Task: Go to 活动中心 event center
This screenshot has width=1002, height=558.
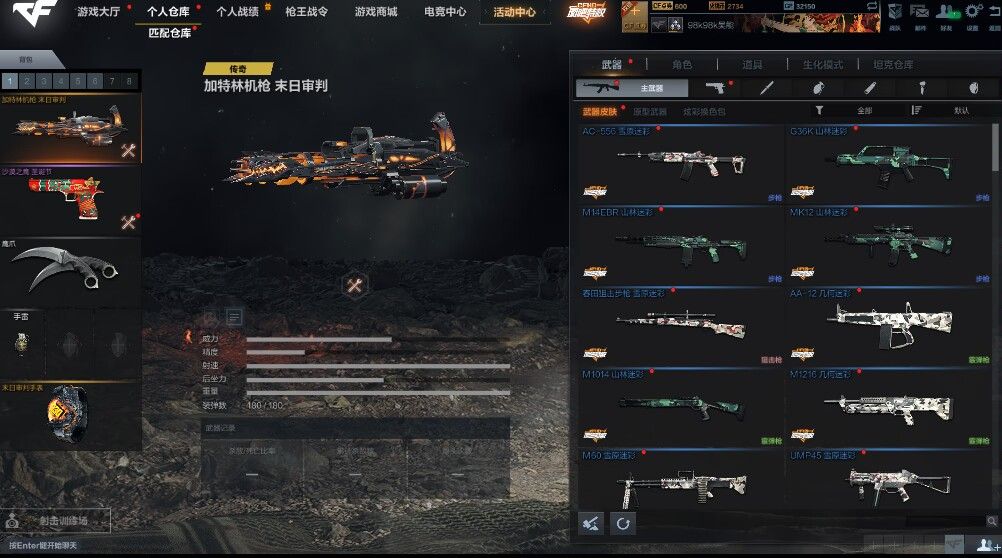Action: pyautogui.click(x=514, y=13)
